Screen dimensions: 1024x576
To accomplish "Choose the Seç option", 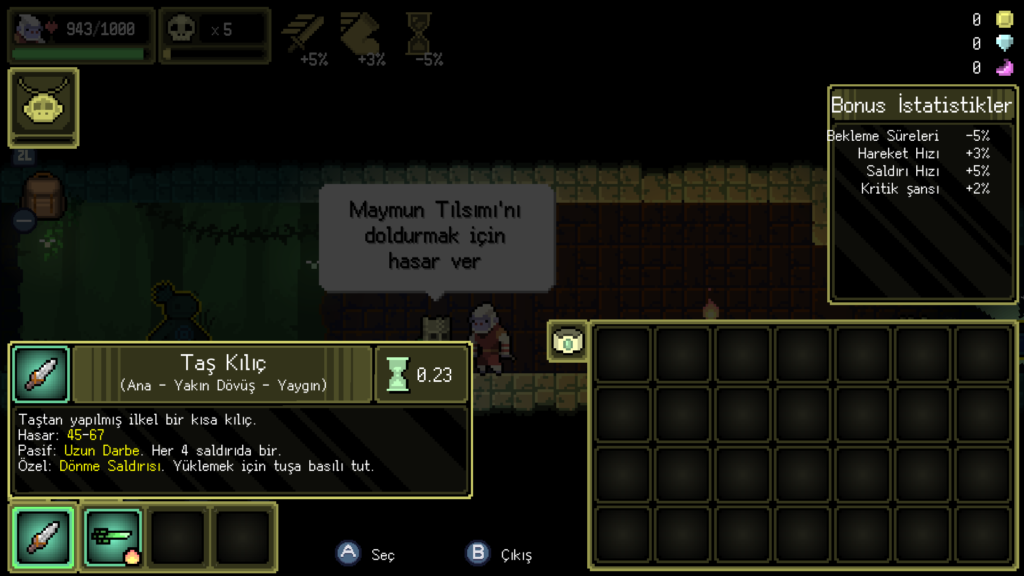I will pos(367,554).
